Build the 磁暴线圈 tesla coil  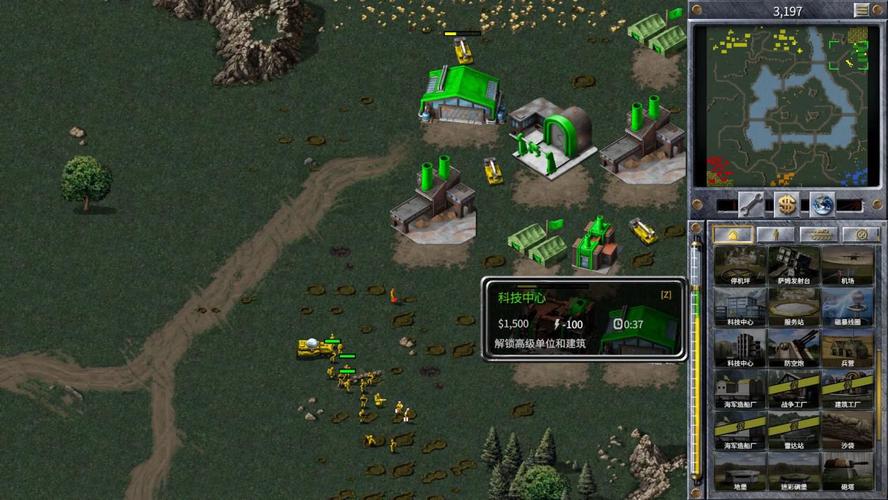click(848, 308)
